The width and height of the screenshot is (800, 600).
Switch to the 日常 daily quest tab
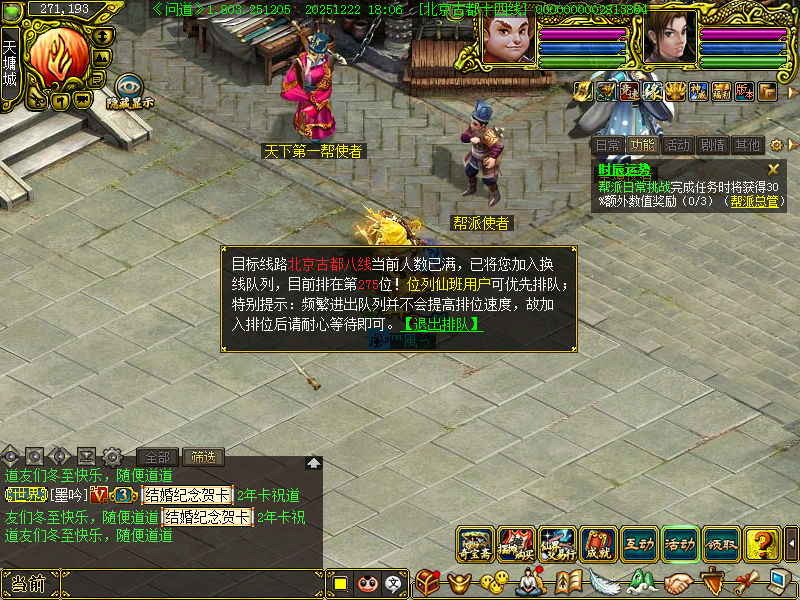coord(608,146)
